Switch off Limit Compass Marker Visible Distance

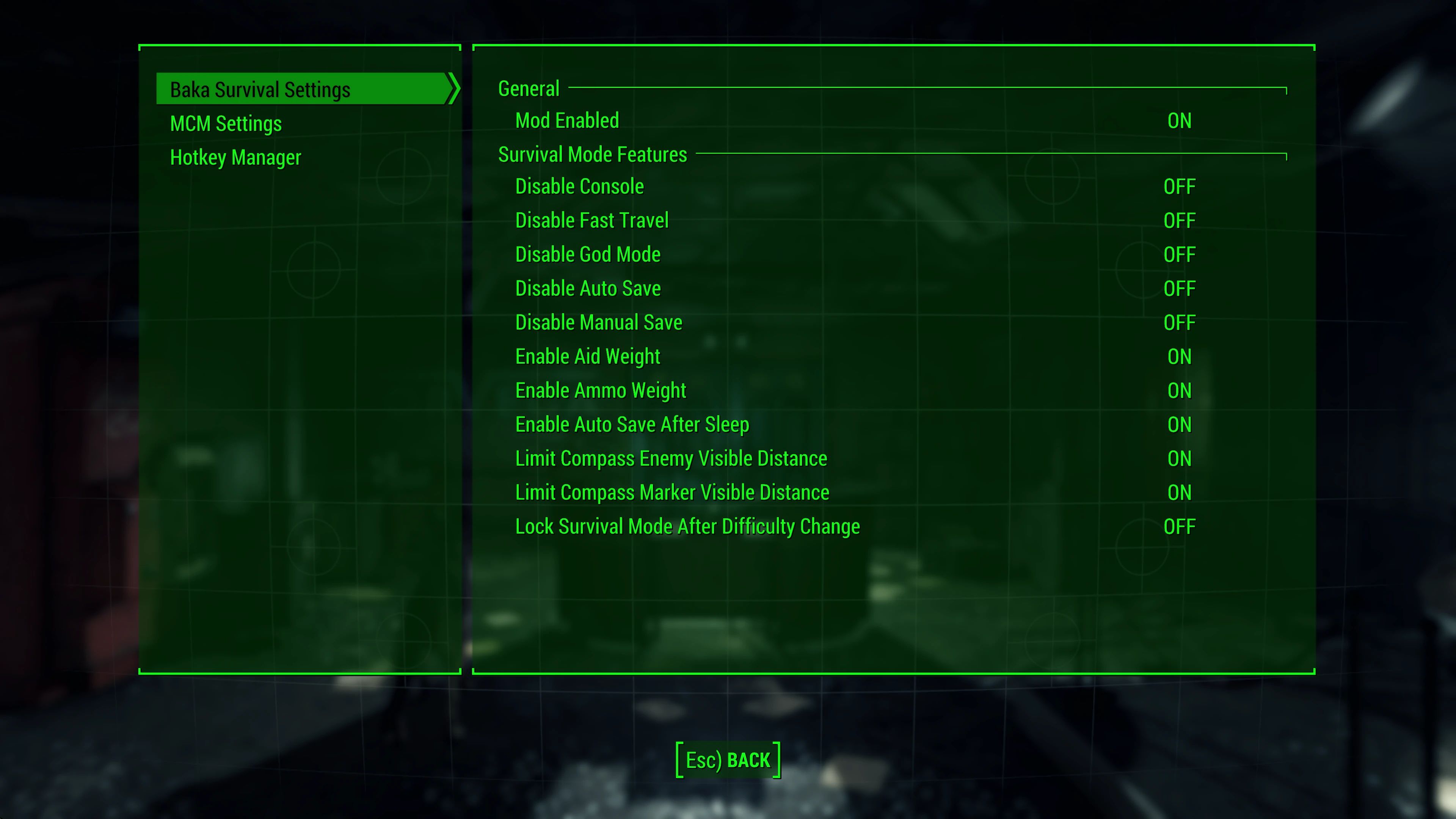[x=1179, y=492]
